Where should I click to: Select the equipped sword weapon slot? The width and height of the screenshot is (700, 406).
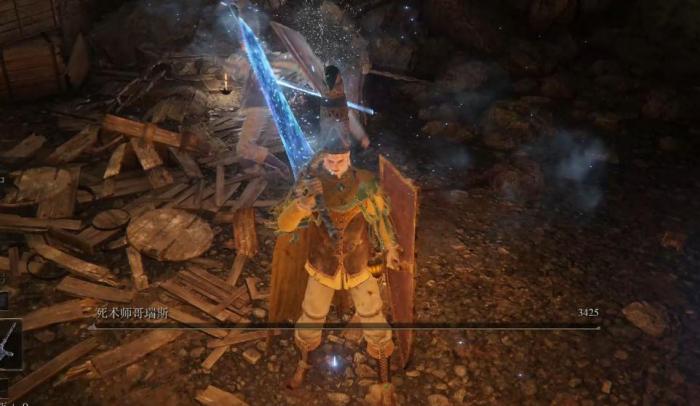tap(9, 343)
